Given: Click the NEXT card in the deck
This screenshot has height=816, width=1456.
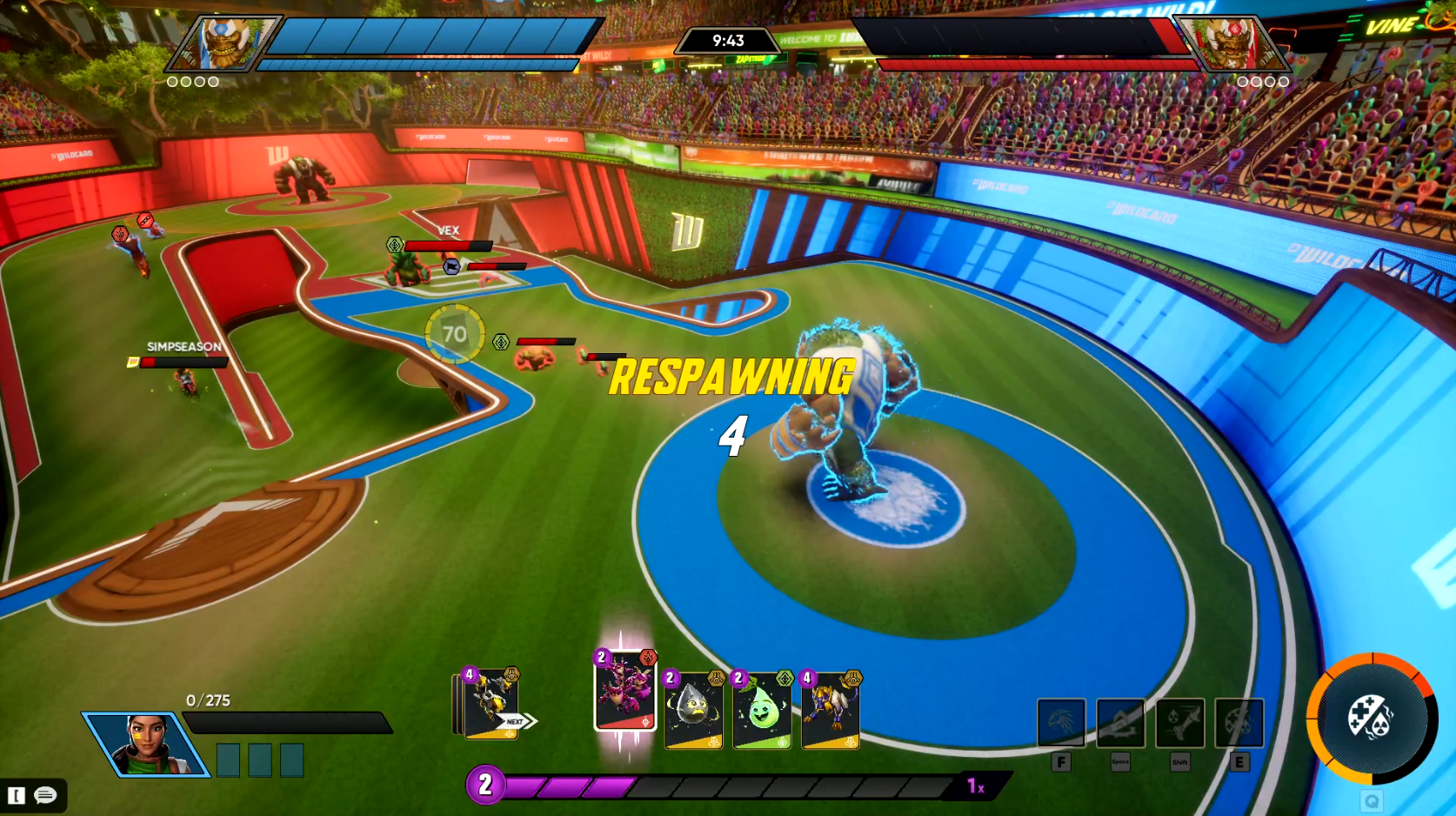Looking at the screenshot, I should click(493, 706).
